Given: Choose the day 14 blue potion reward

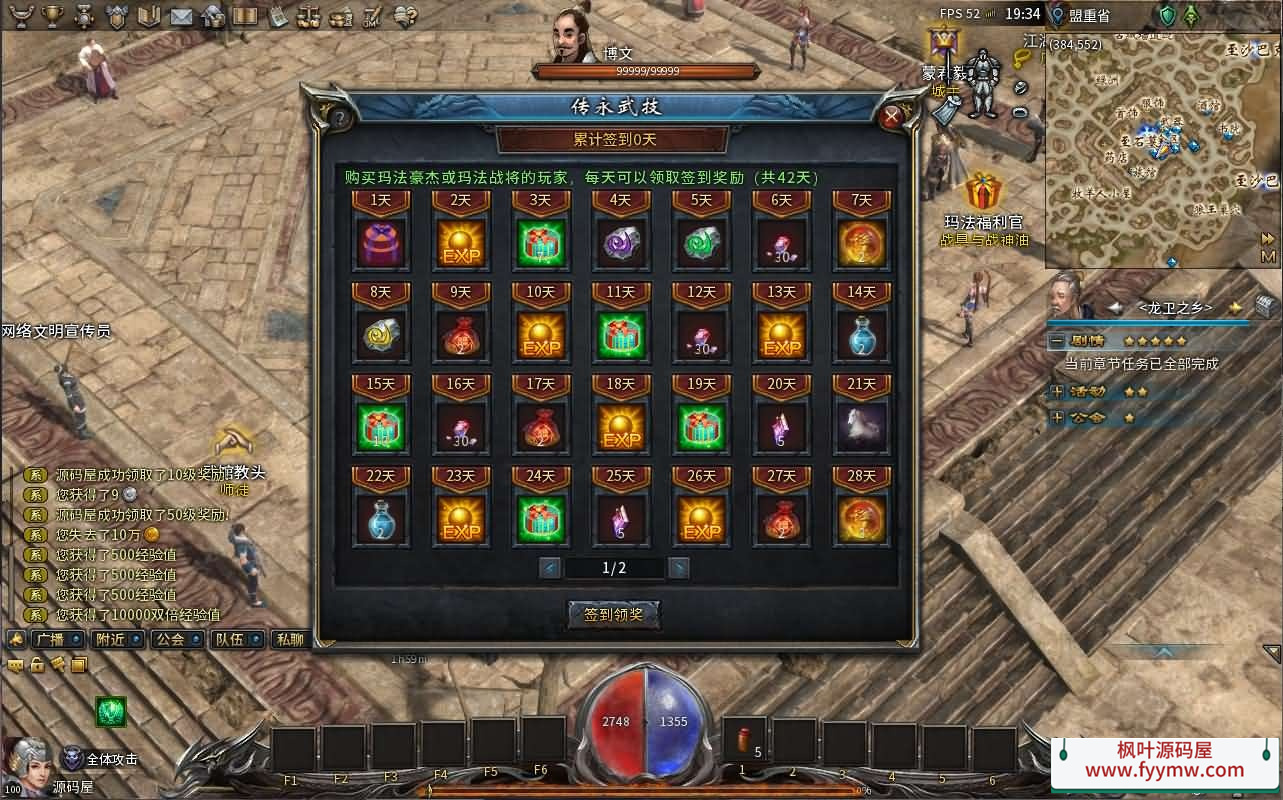Looking at the screenshot, I should tap(861, 336).
